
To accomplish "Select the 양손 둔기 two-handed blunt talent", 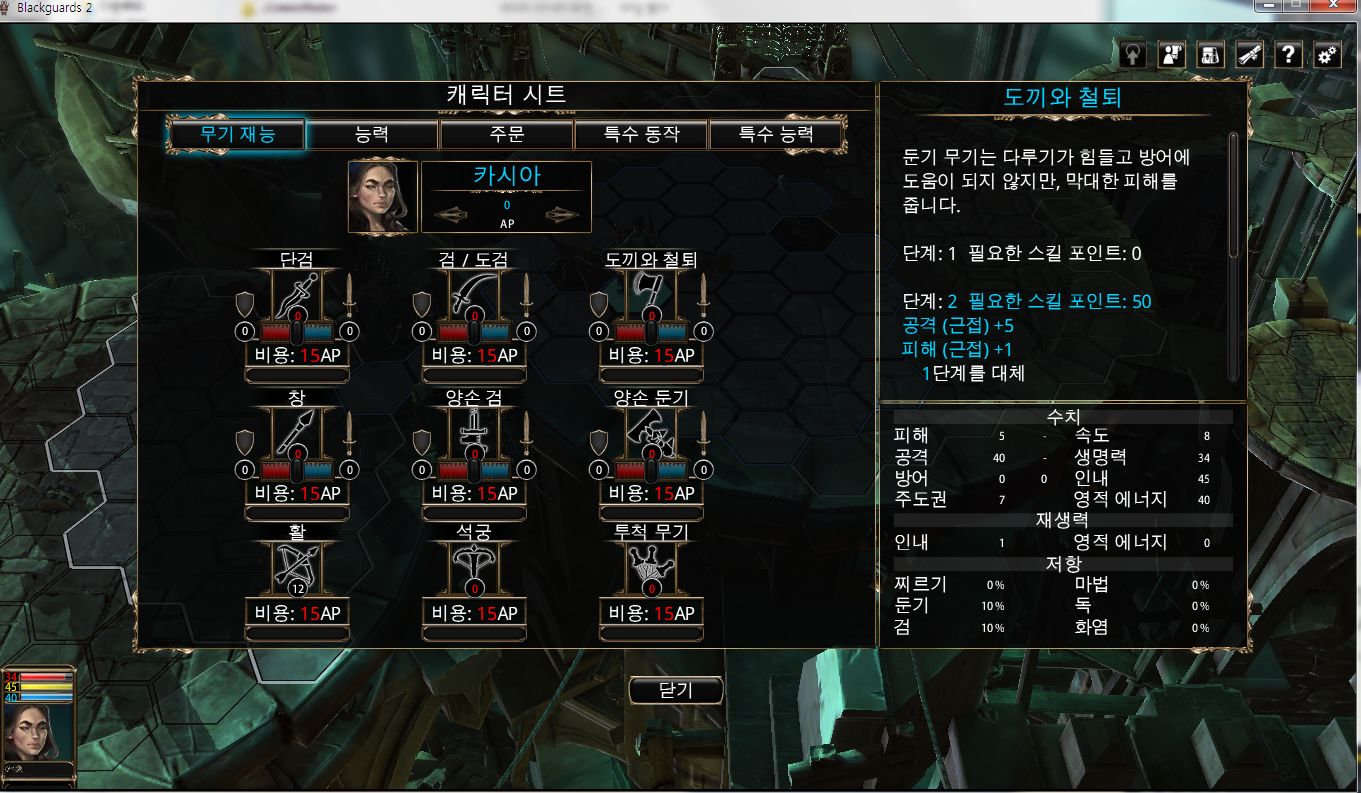I will point(651,433).
